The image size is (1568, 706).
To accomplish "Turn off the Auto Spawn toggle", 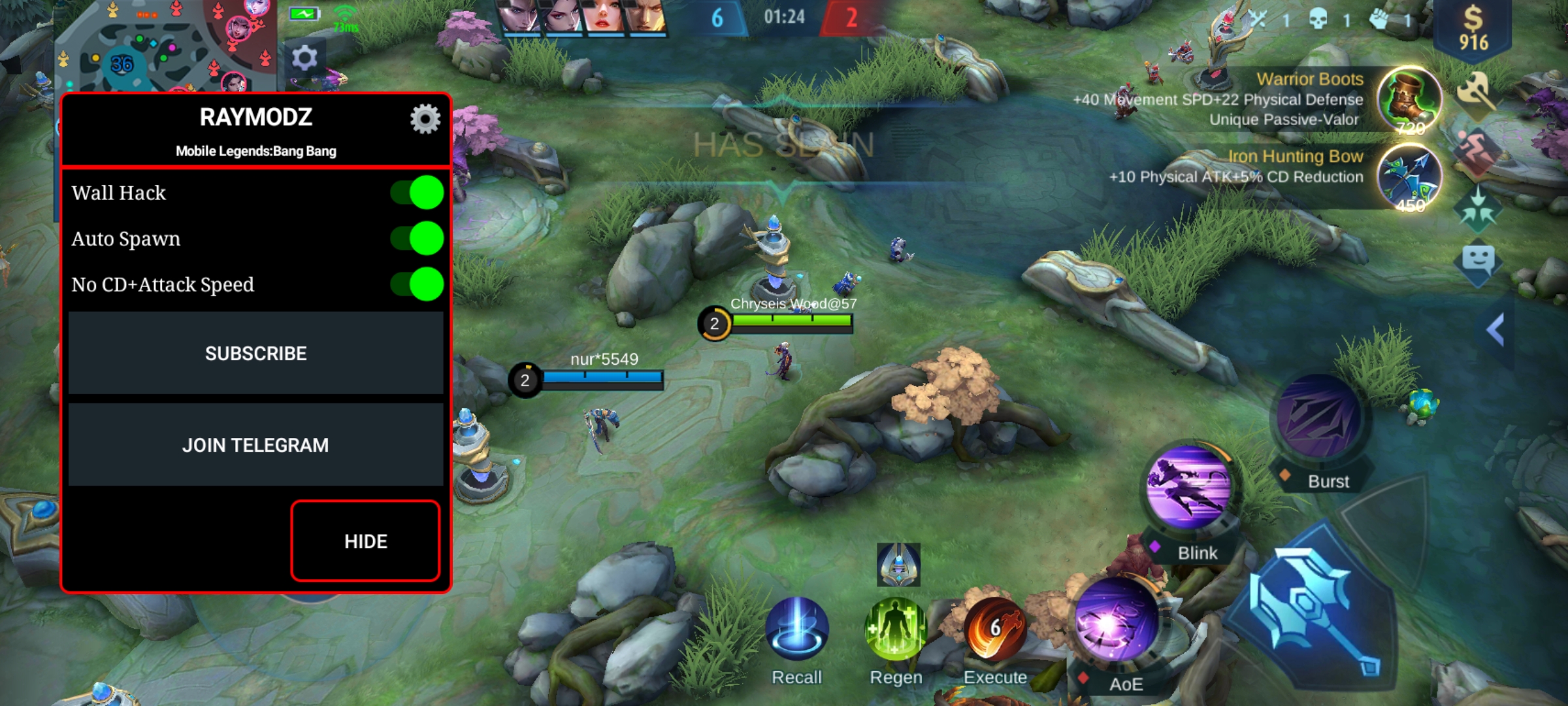I will [x=418, y=239].
